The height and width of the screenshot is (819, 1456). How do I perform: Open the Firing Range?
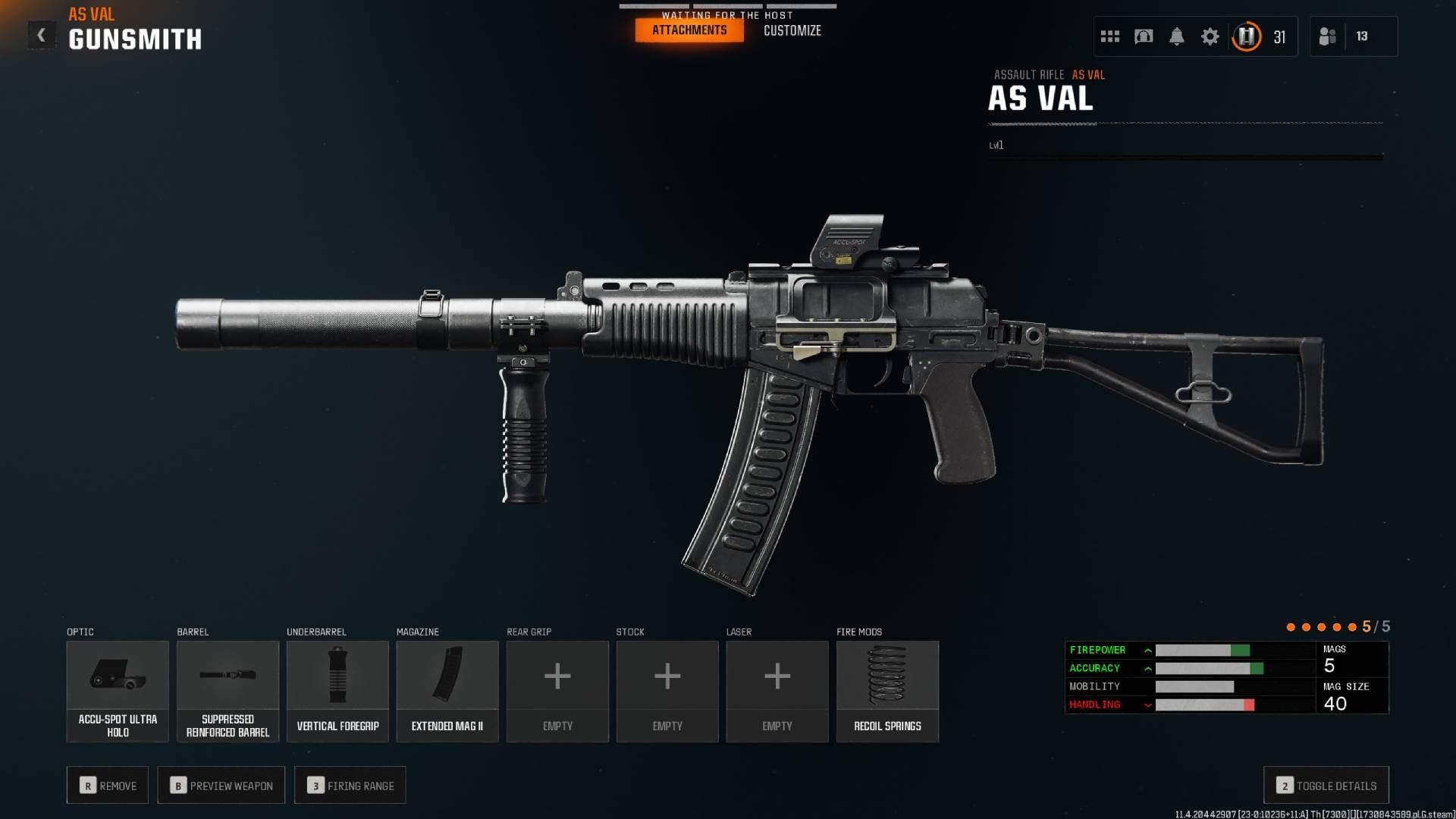click(x=350, y=785)
